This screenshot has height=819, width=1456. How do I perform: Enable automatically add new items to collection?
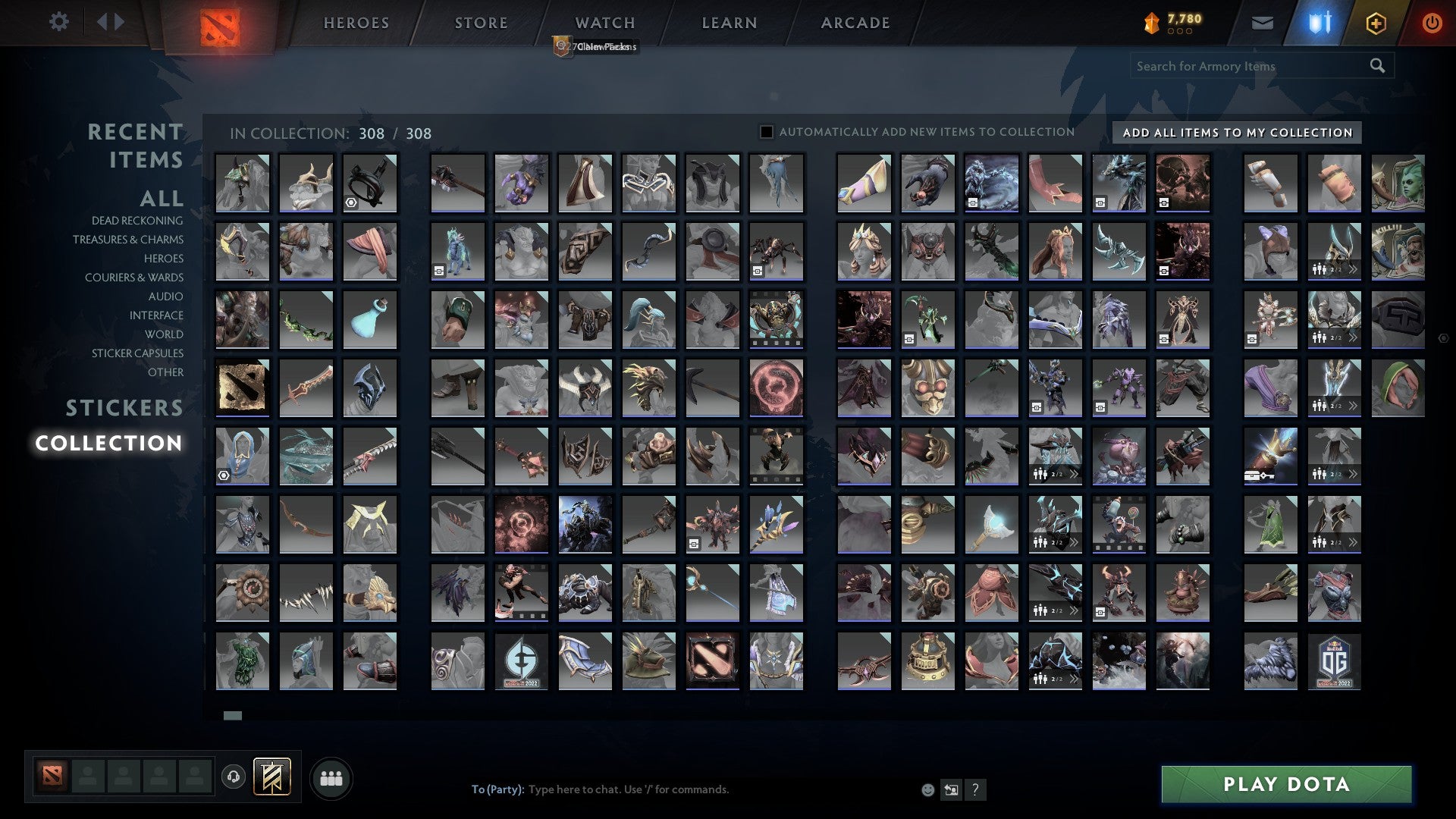(x=765, y=131)
